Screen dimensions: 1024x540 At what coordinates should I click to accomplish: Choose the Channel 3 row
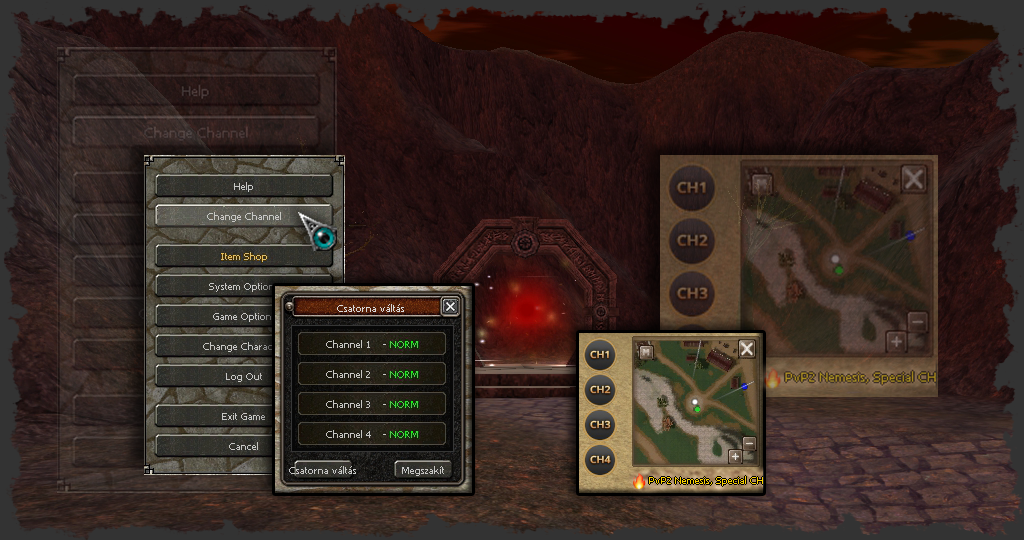(x=372, y=405)
